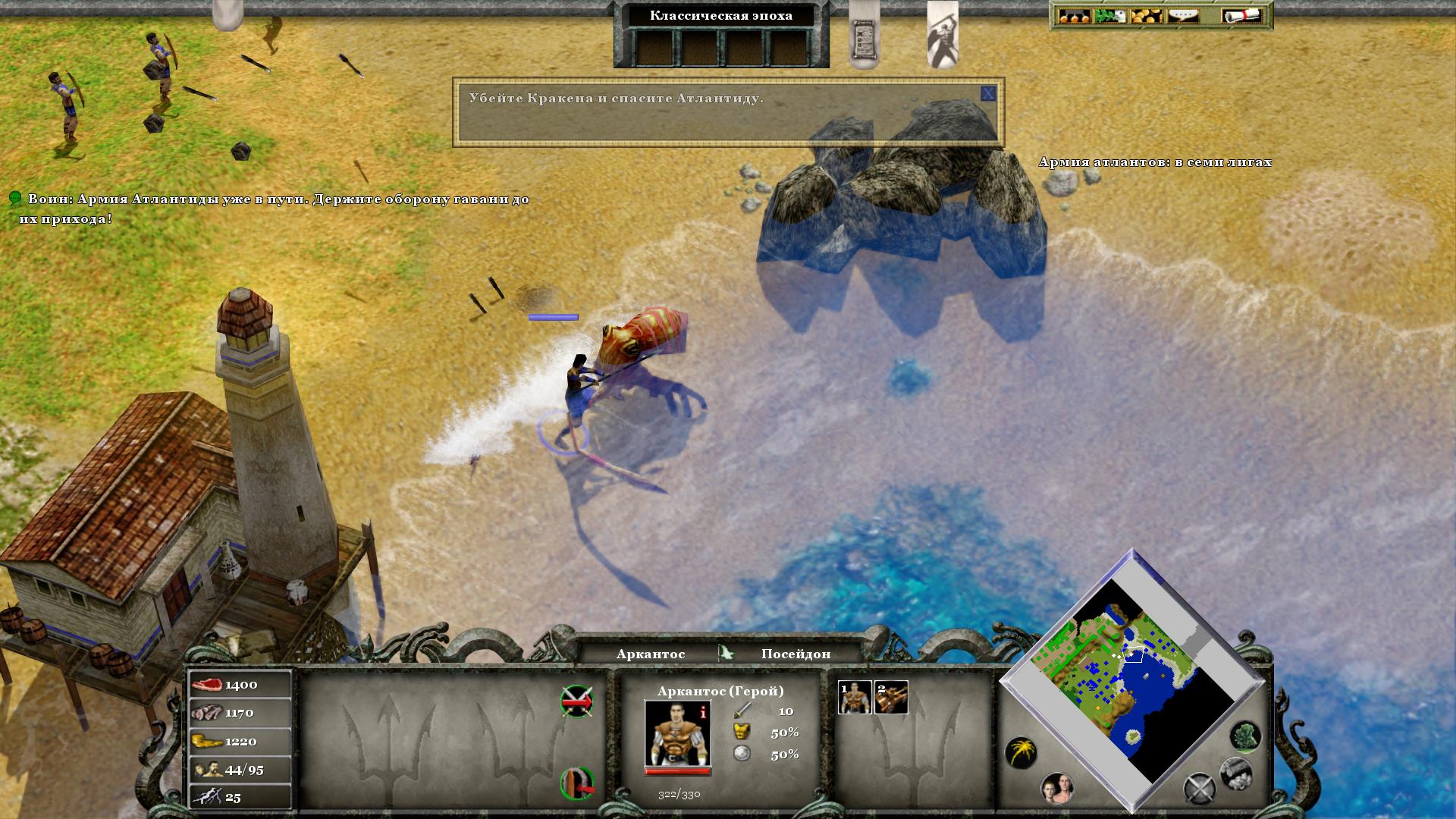This screenshot has width=1456, height=819.
Task: Close the Kraken objective message box
Action: [x=987, y=94]
